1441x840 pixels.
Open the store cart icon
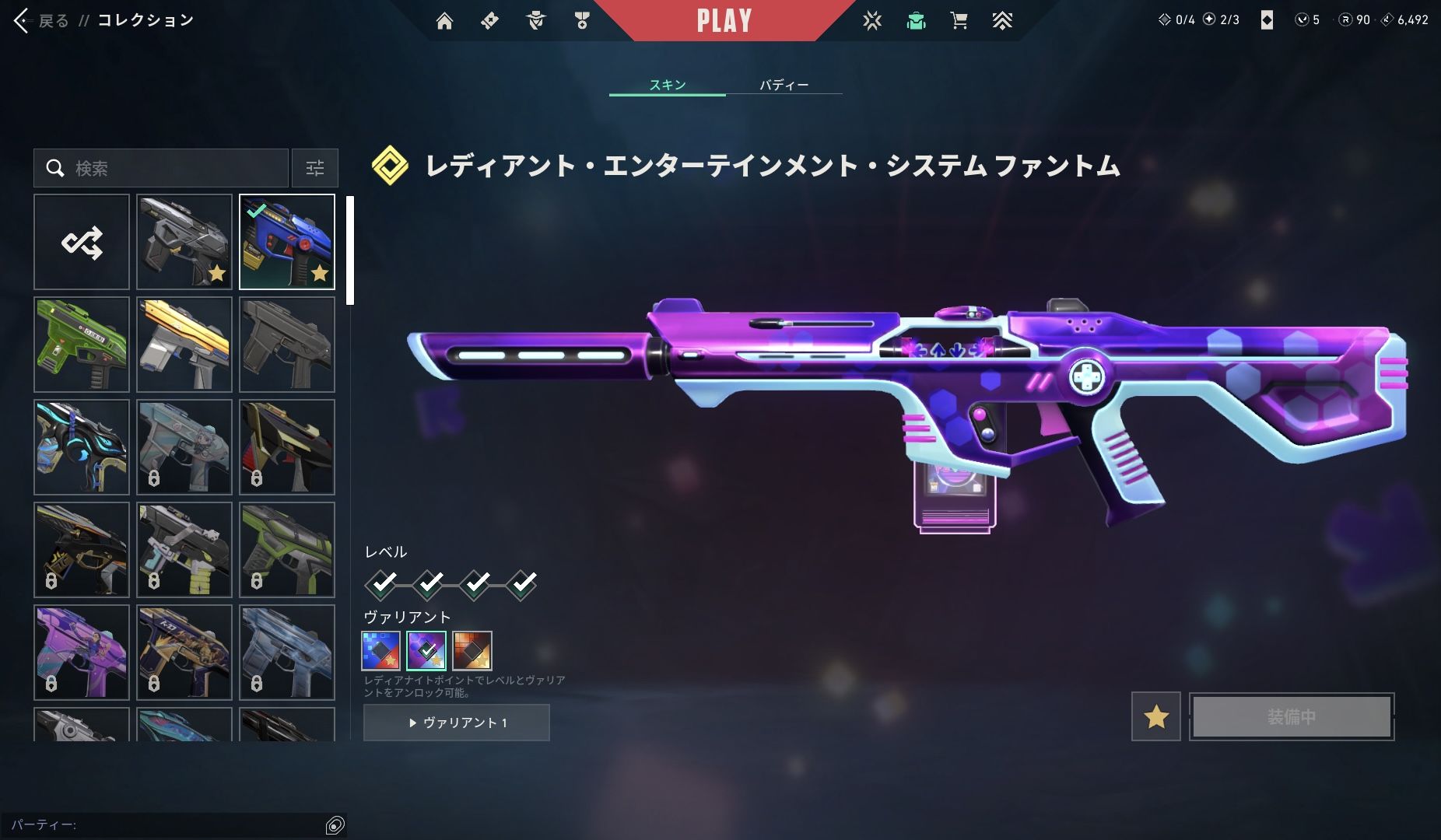click(x=959, y=21)
